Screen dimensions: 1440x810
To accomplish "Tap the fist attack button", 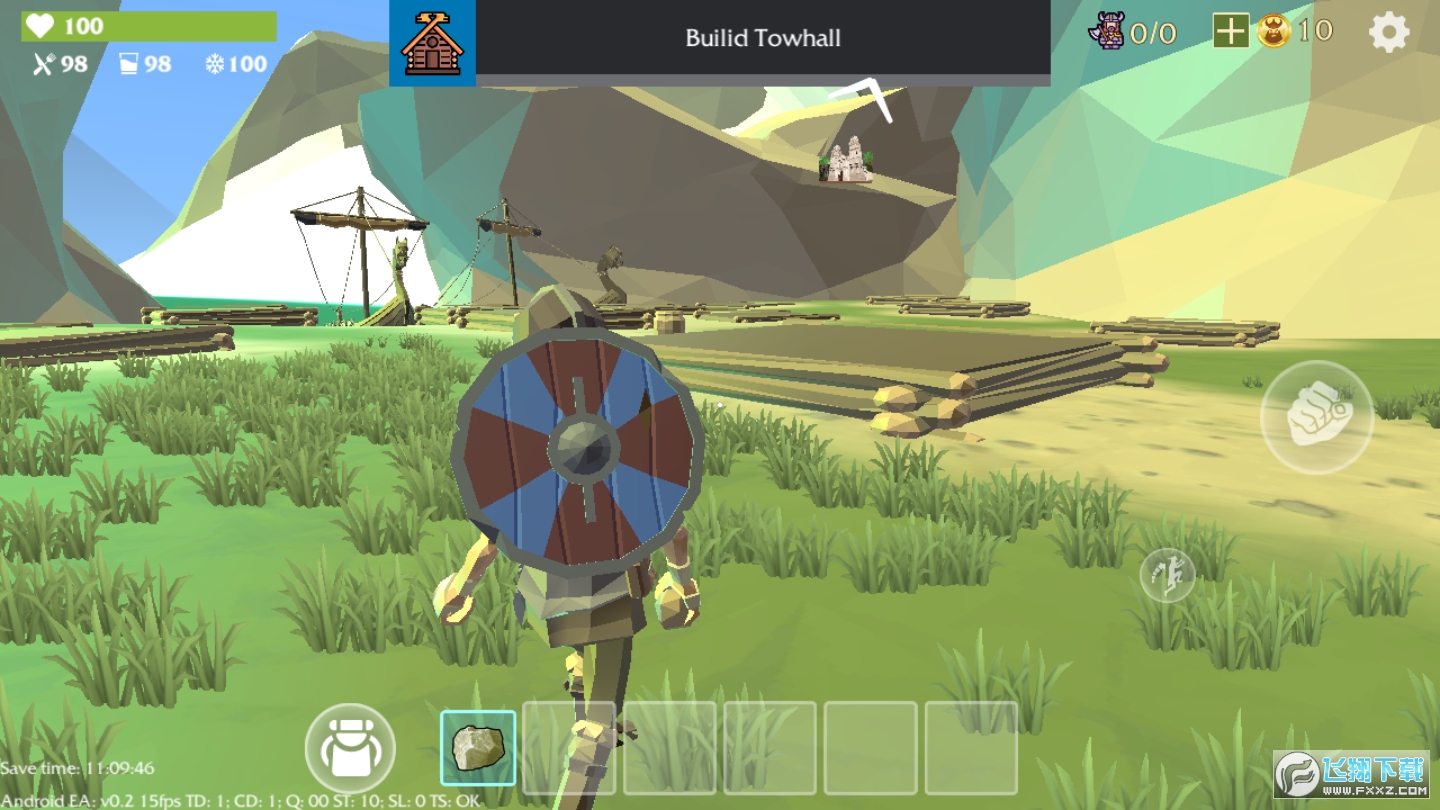I will pos(1316,416).
